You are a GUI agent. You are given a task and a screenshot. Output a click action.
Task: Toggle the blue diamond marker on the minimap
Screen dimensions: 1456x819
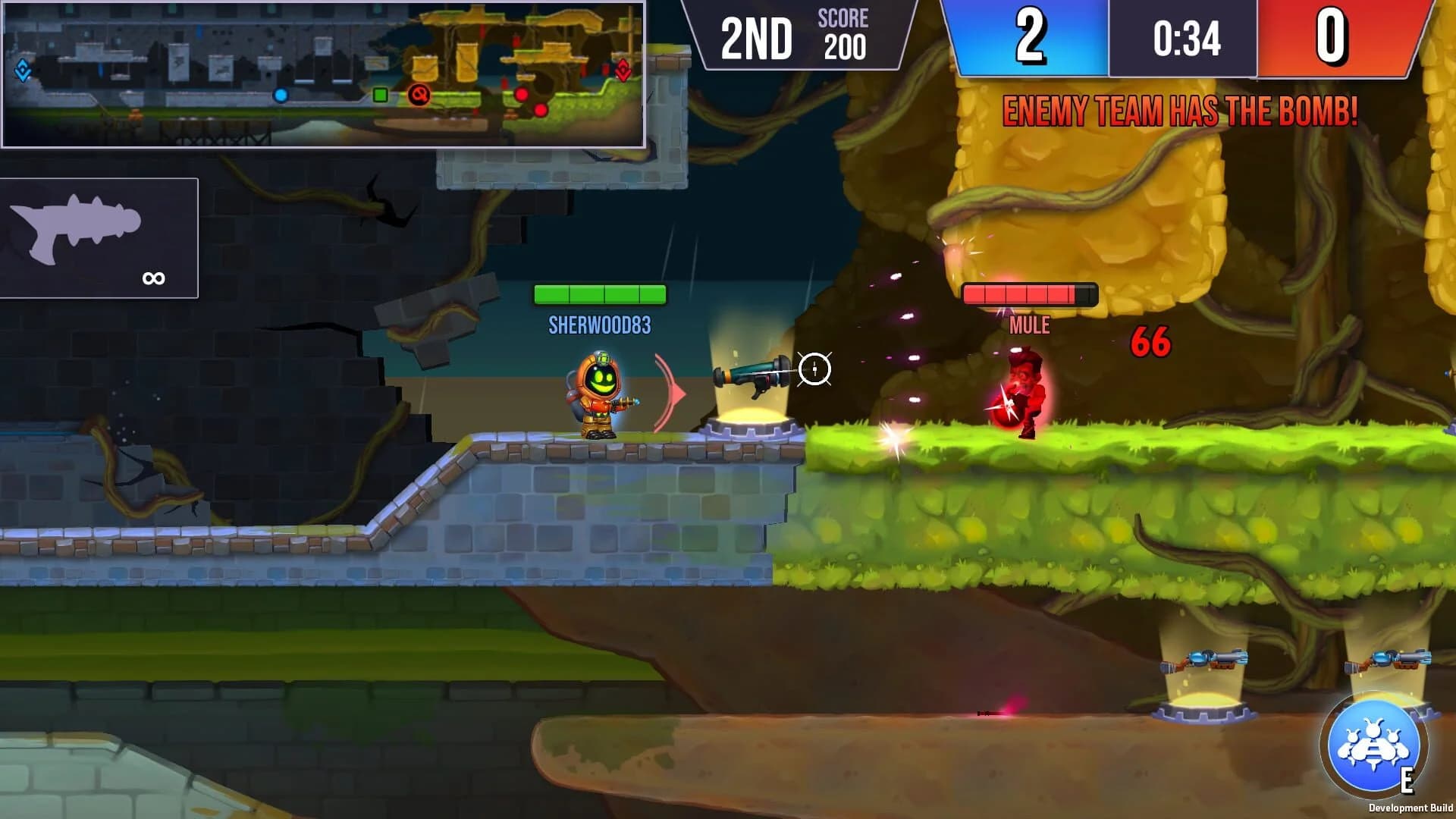(23, 71)
